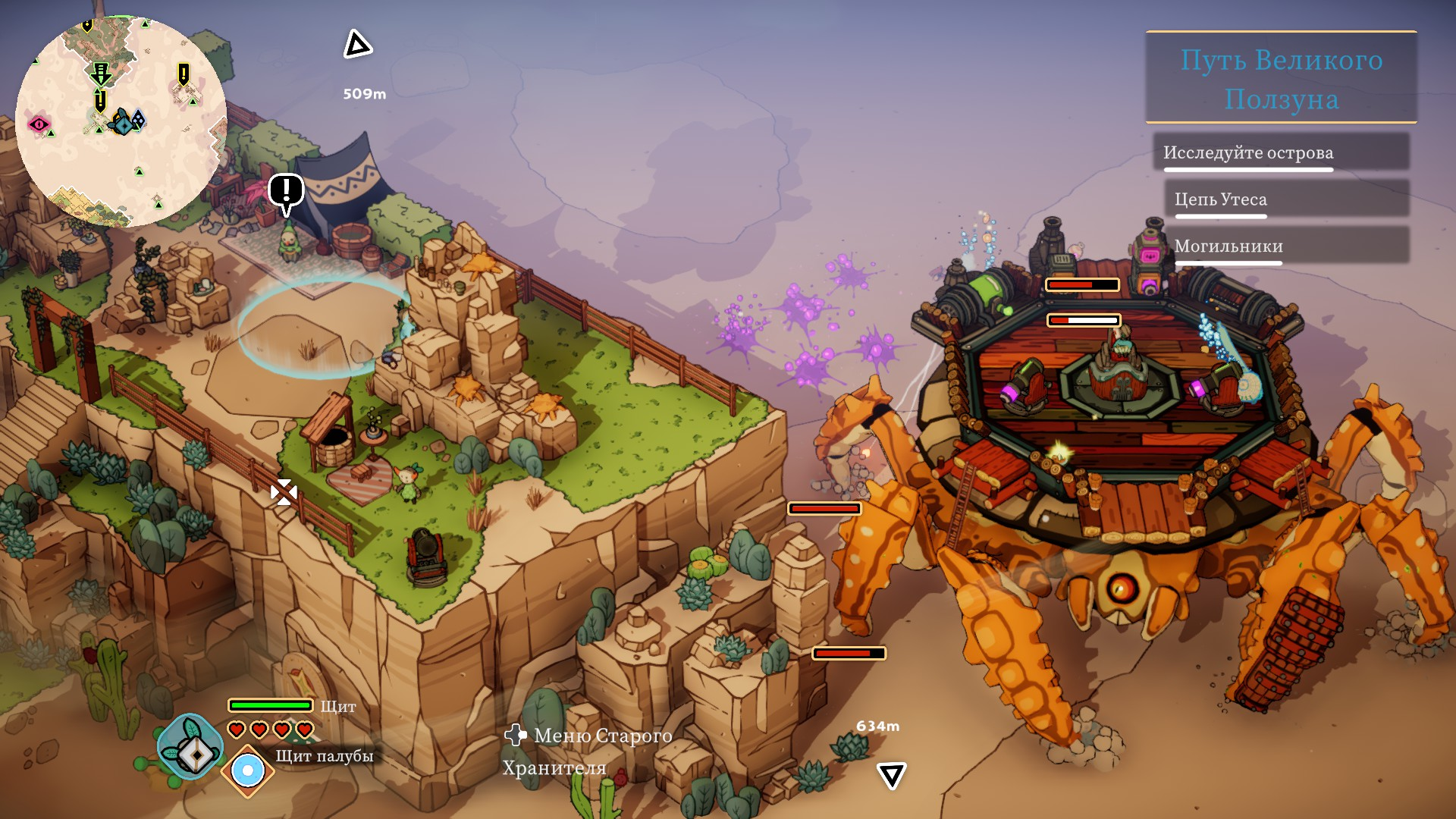Click the exclamation speech bubble quest marker
Image resolution: width=1456 pixels, height=819 pixels.
click(286, 192)
